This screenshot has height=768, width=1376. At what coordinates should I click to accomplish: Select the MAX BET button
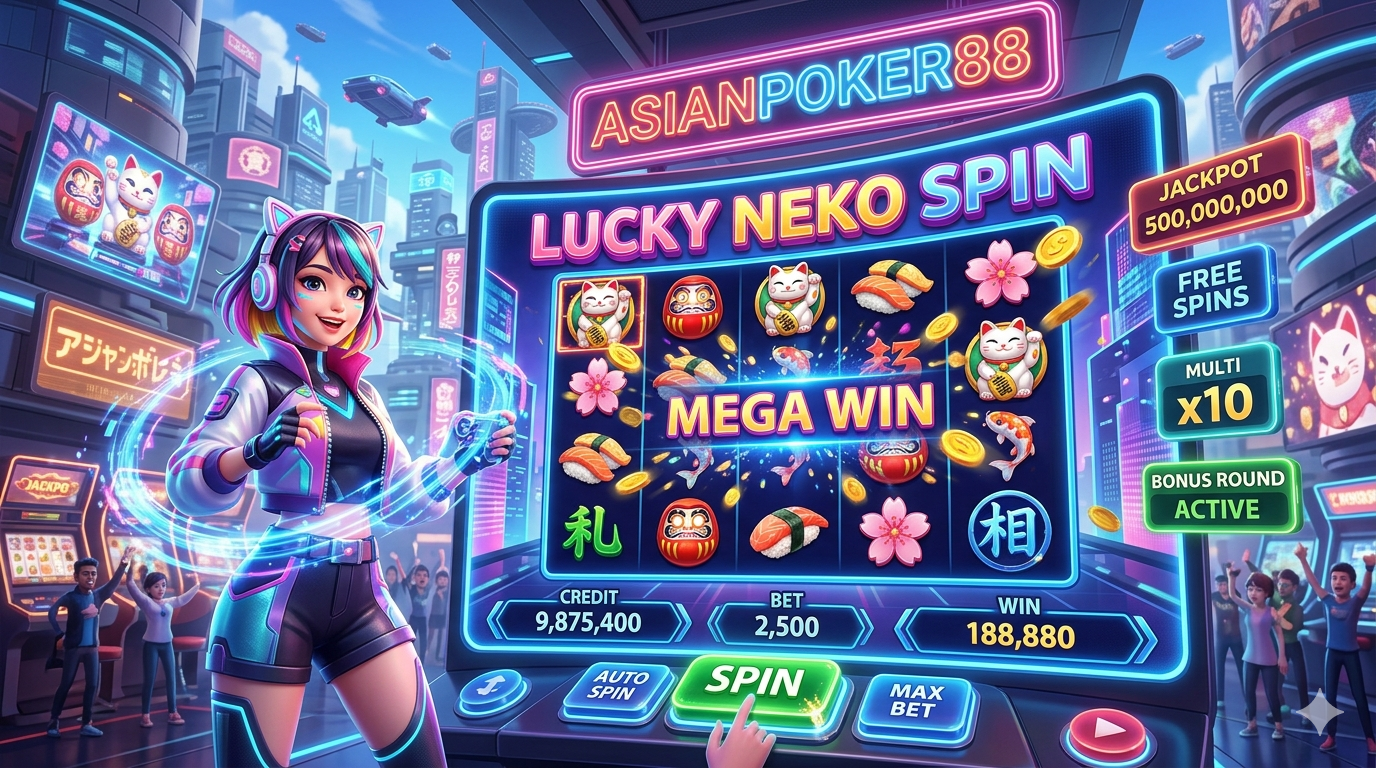click(x=914, y=700)
